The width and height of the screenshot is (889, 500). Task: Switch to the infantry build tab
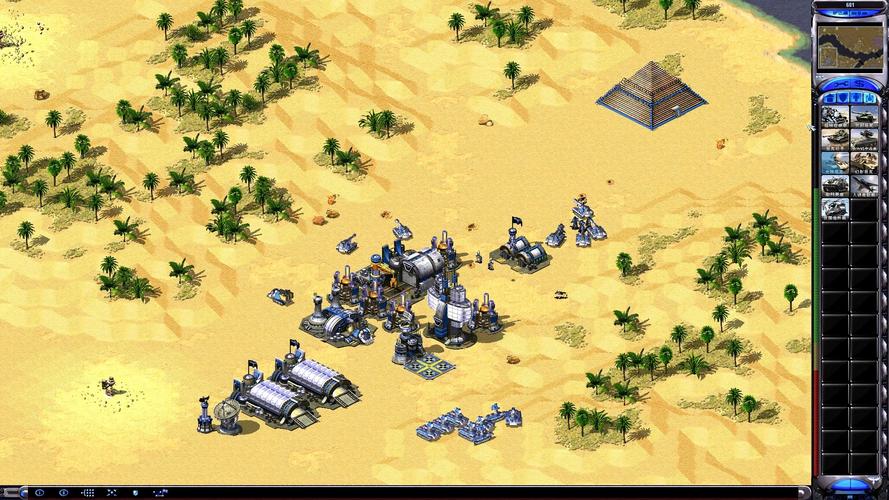coord(855,98)
